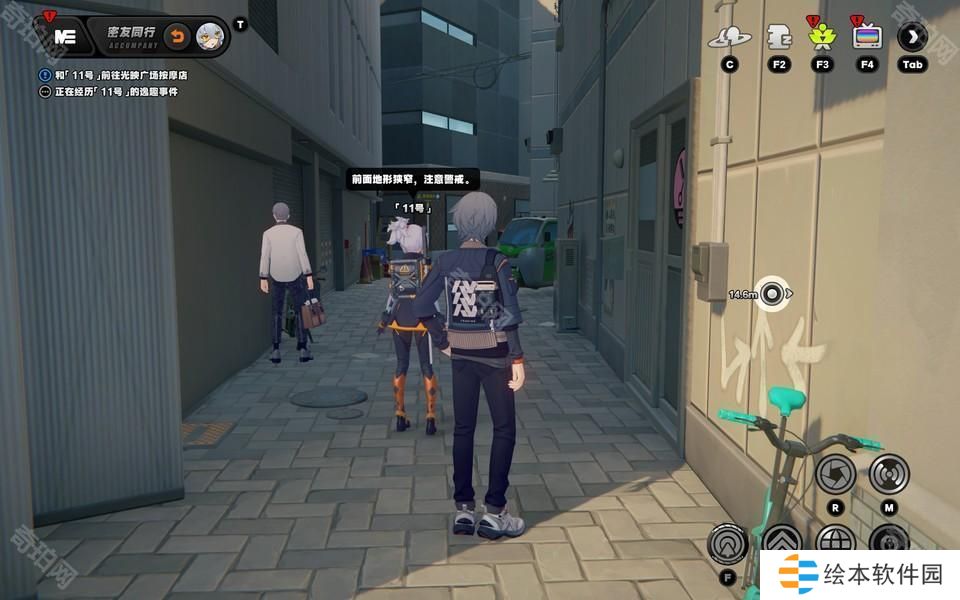Activate the radio signal icon button
Viewport: 960px width, 600px height.
pos(888,474)
